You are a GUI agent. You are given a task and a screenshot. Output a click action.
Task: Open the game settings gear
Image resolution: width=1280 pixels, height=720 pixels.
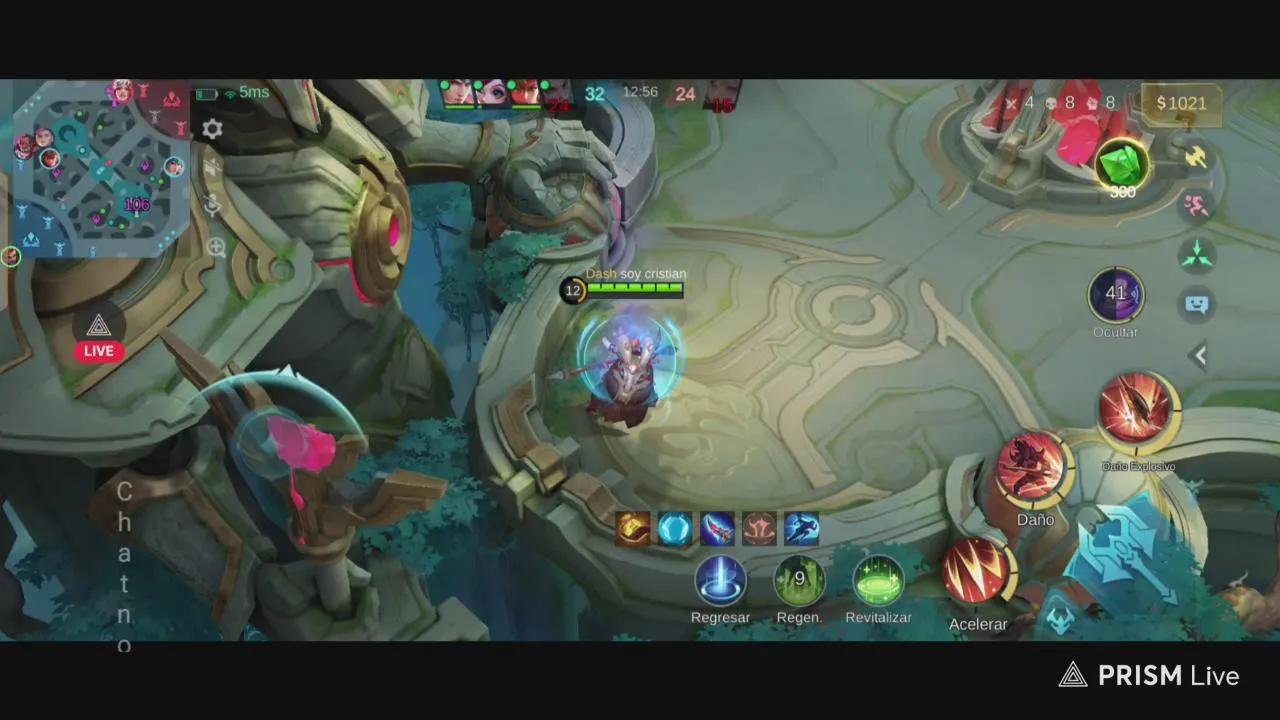click(211, 130)
